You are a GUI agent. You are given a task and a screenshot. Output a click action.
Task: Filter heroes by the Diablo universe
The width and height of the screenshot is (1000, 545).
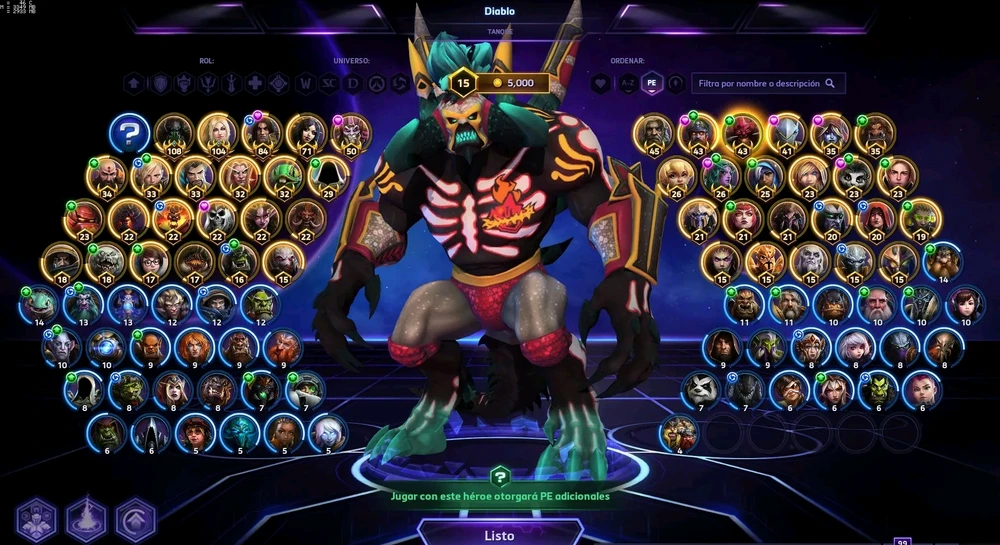coord(353,84)
